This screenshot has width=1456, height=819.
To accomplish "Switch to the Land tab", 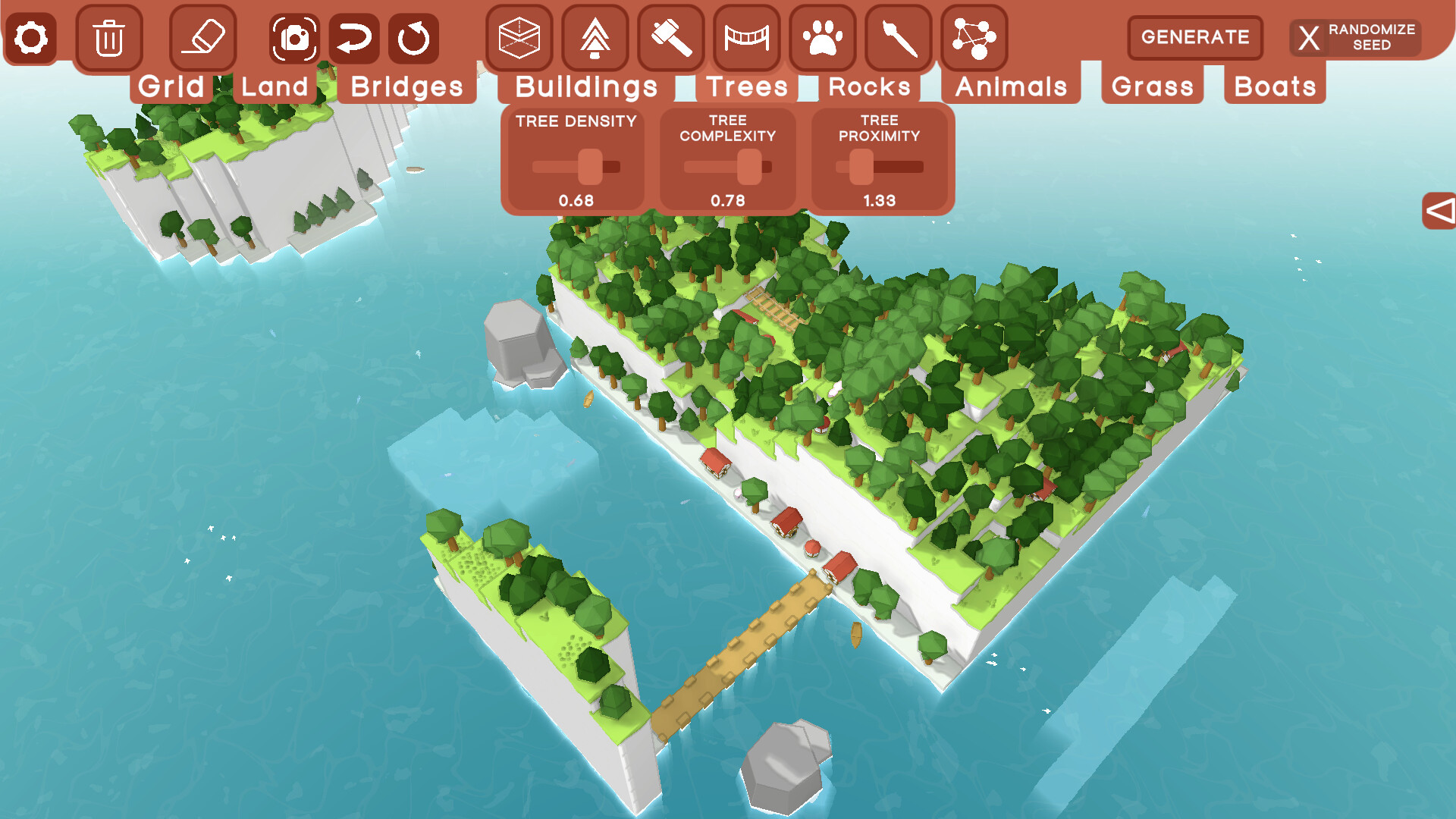I will [x=273, y=86].
